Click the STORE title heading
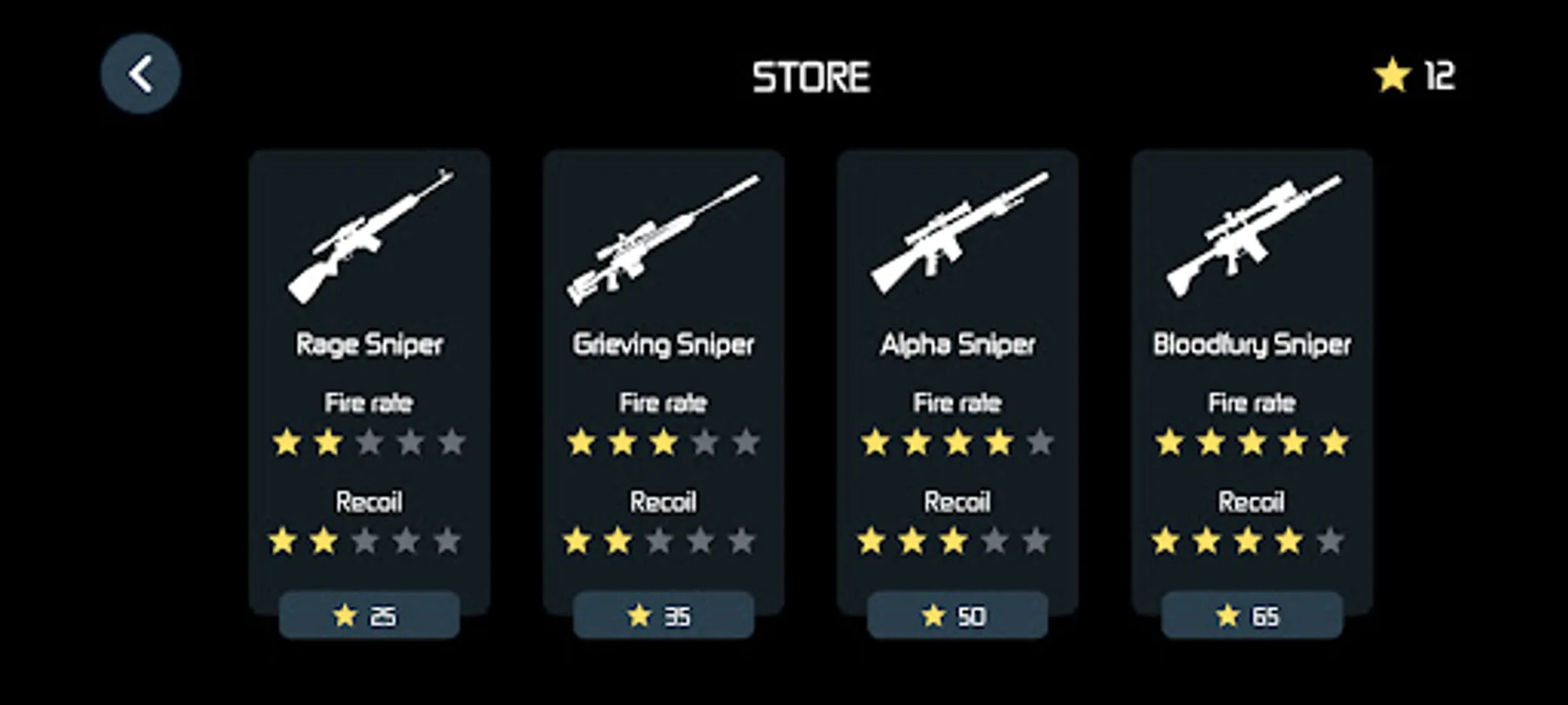This screenshot has width=1568, height=705. pos(811,76)
